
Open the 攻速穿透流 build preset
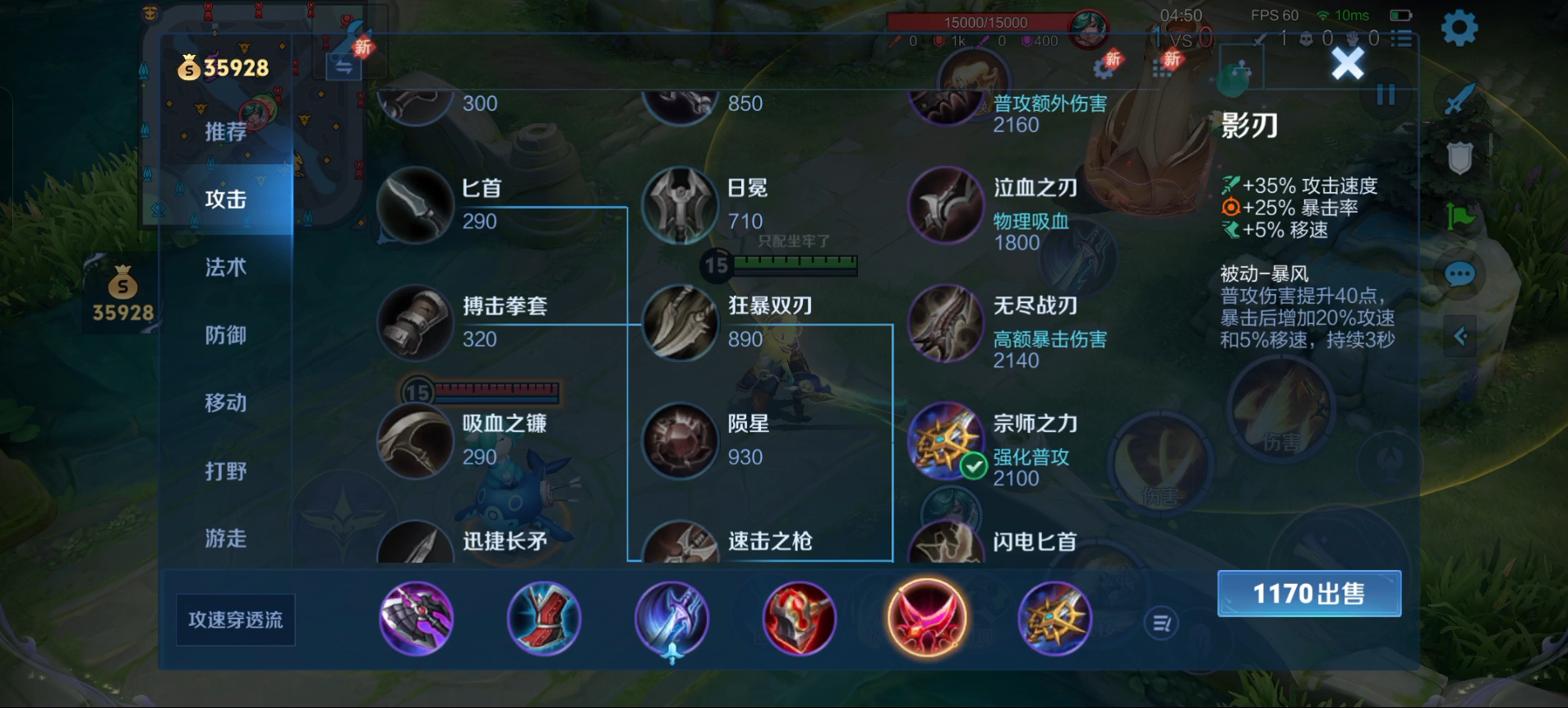(235, 620)
